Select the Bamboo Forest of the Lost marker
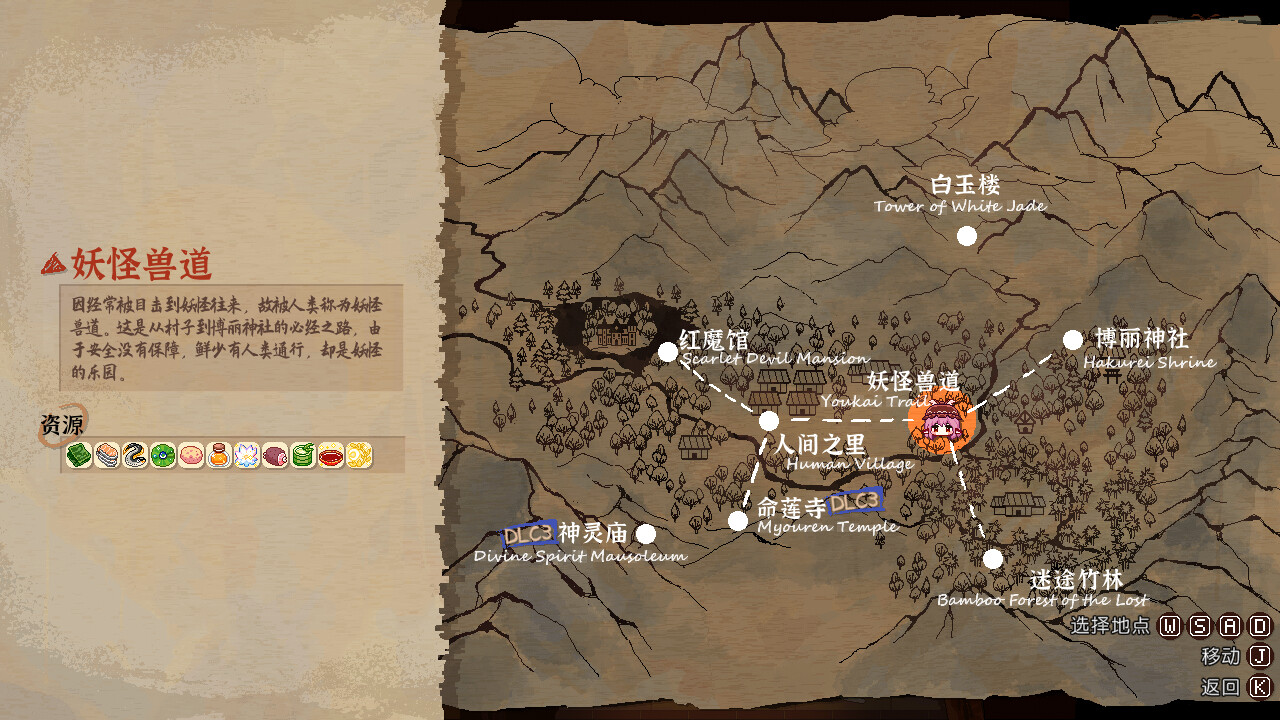 [993, 559]
